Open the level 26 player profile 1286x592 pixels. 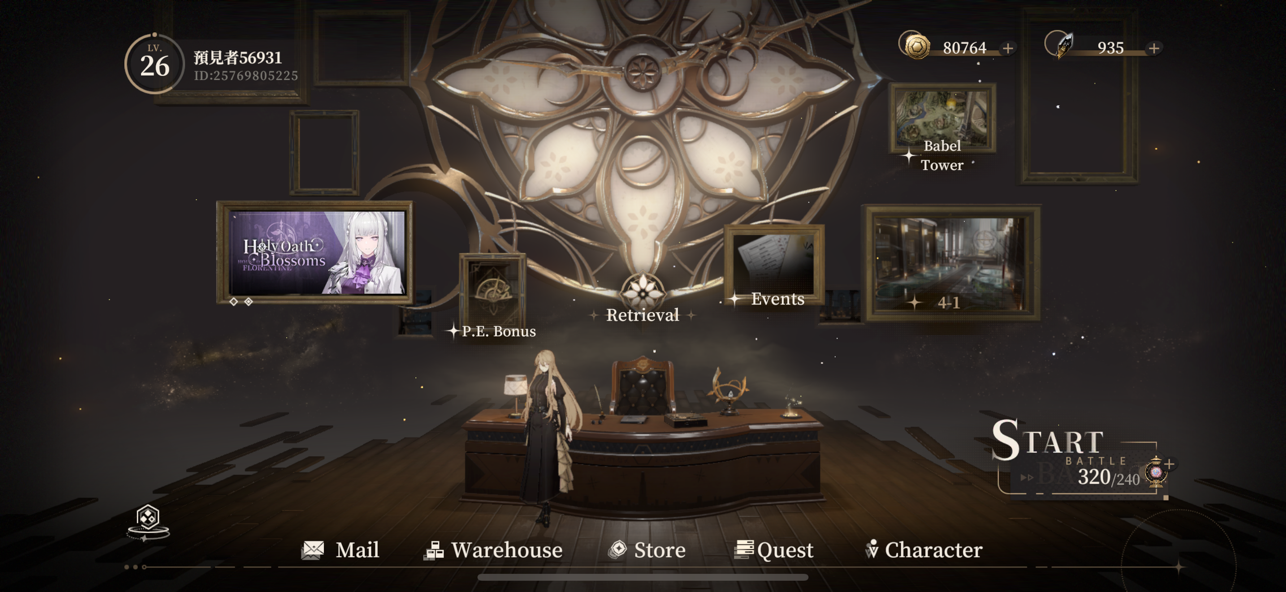click(x=155, y=64)
